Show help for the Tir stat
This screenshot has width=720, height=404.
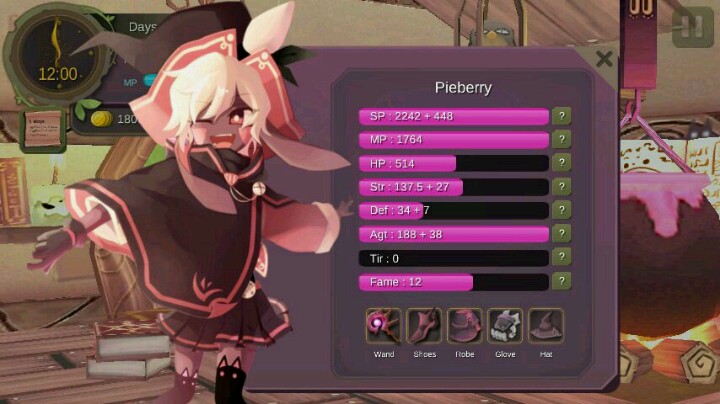point(563,258)
